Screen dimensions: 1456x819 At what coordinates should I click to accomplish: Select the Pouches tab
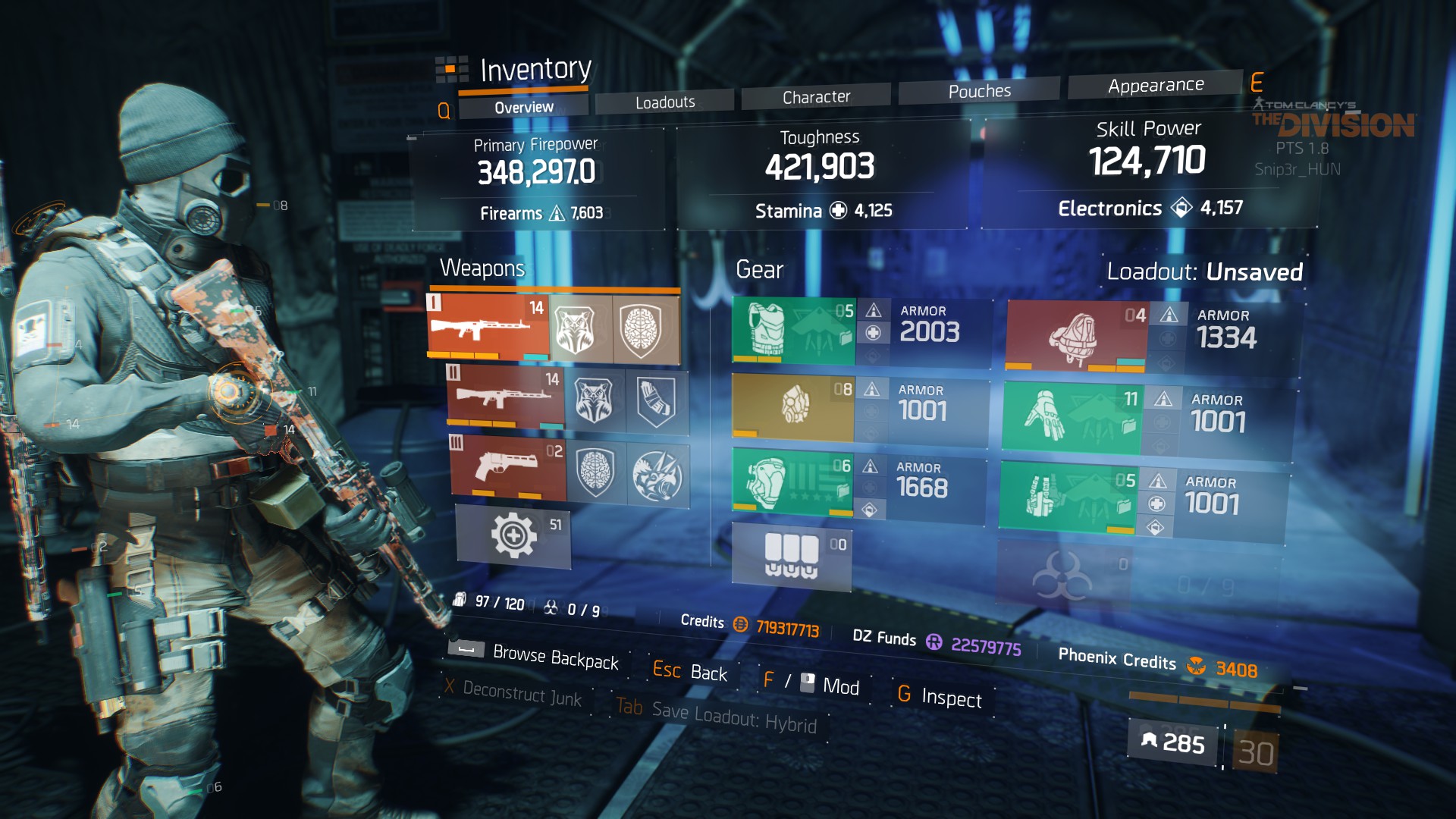coord(979,91)
